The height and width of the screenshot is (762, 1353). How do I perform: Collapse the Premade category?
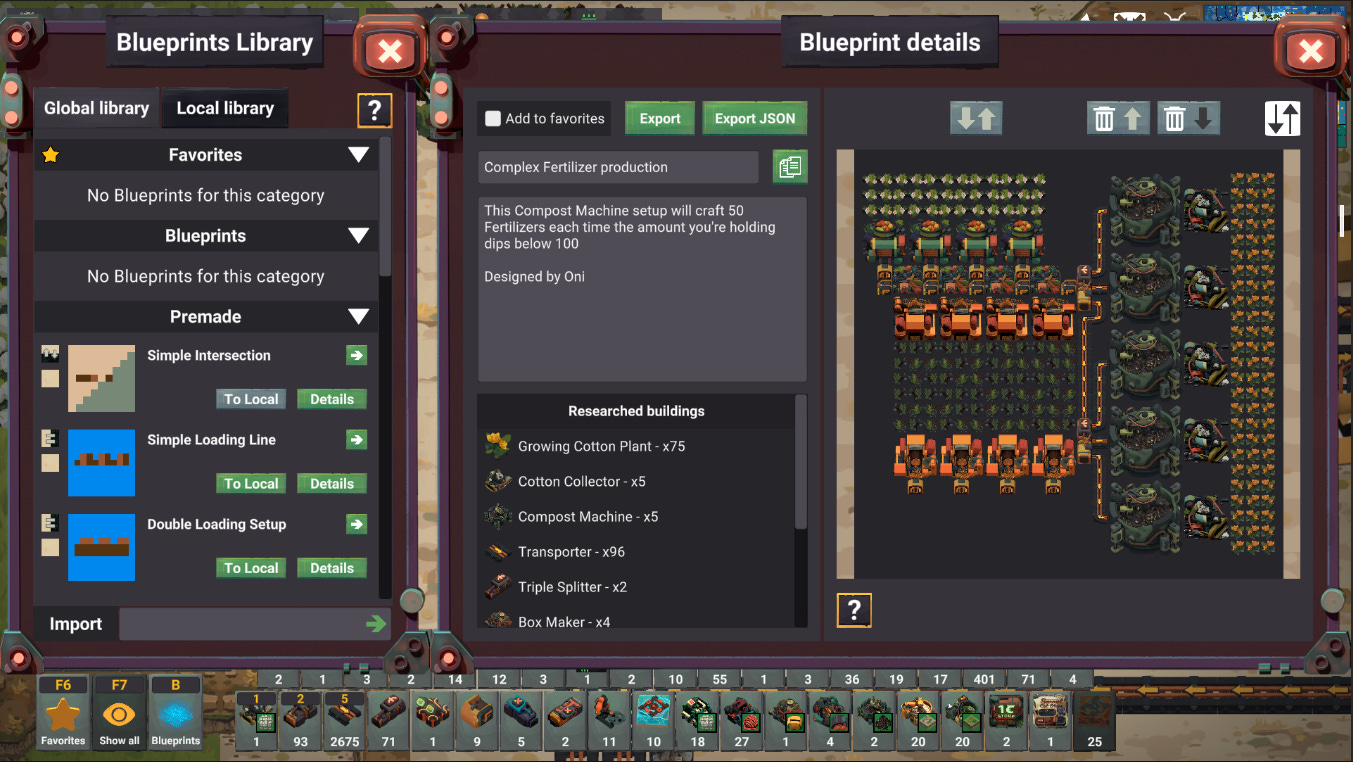coord(357,317)
